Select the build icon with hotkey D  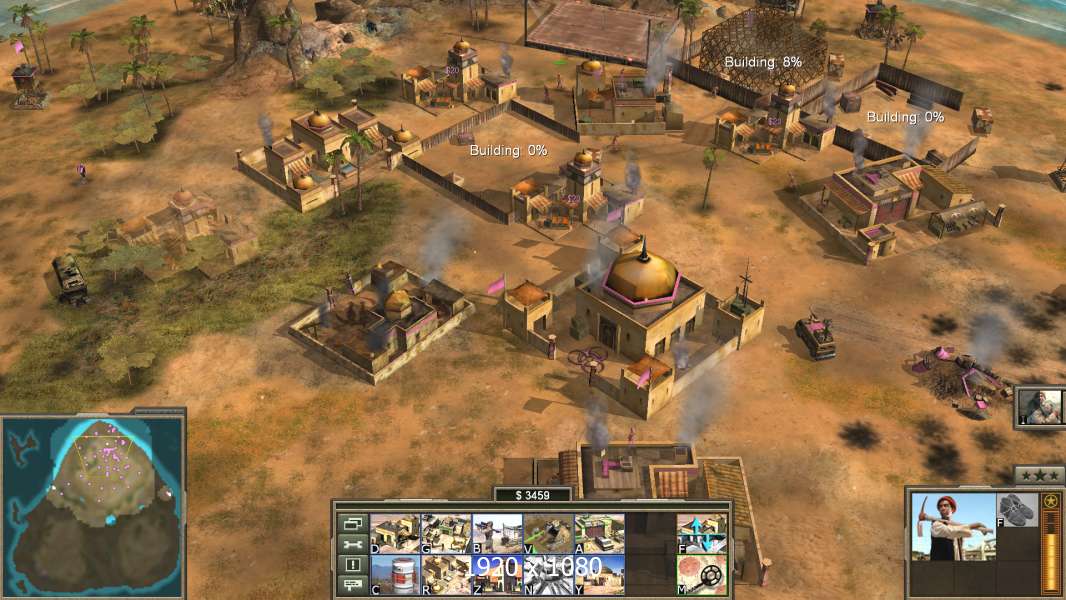[395, 533]
